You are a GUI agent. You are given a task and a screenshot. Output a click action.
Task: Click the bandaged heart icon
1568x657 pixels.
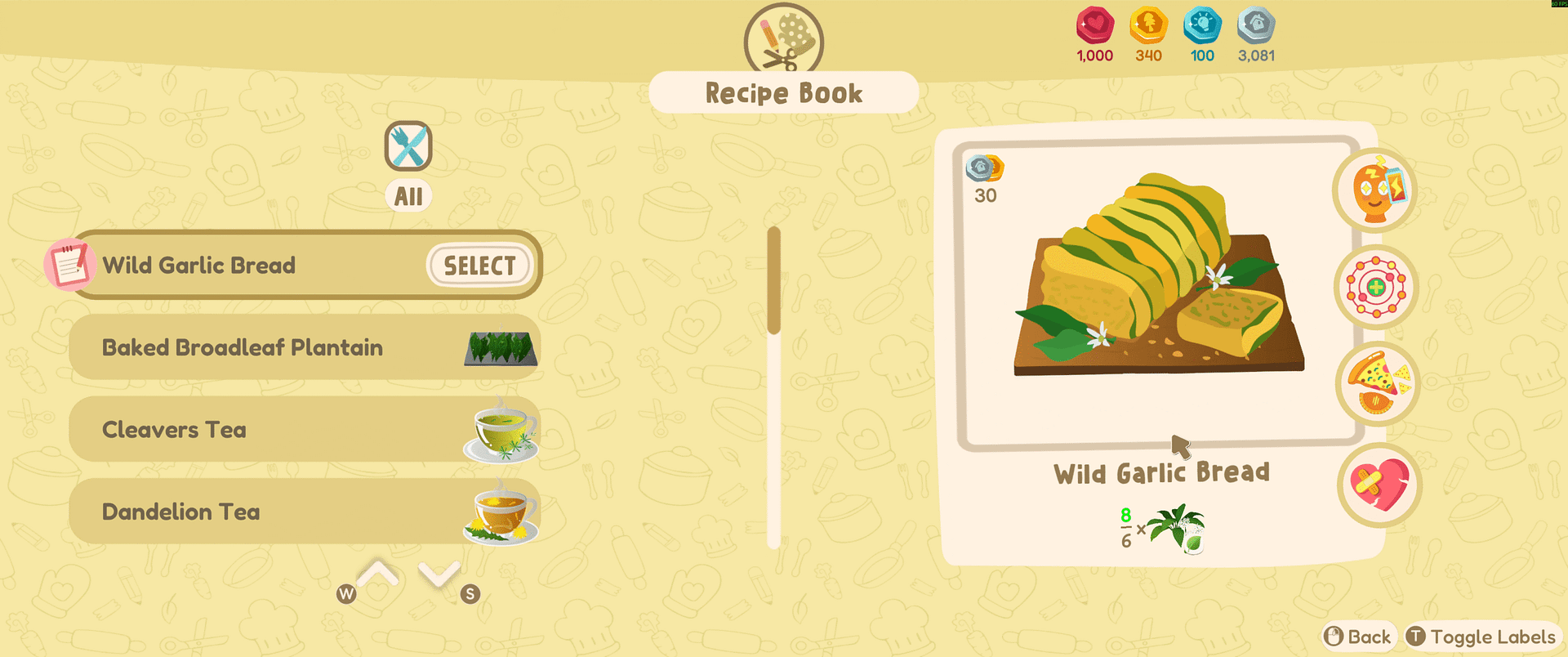point(1379,485)
